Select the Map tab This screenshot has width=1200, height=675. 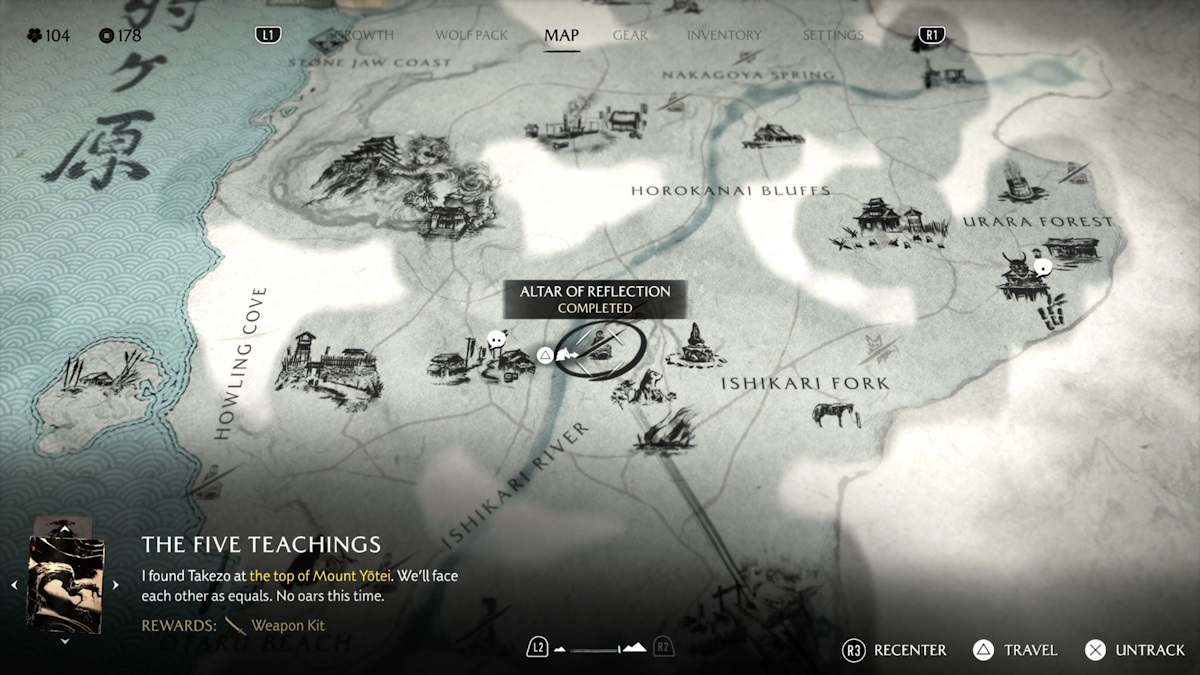pyautogui.click(x=561, y=35)
